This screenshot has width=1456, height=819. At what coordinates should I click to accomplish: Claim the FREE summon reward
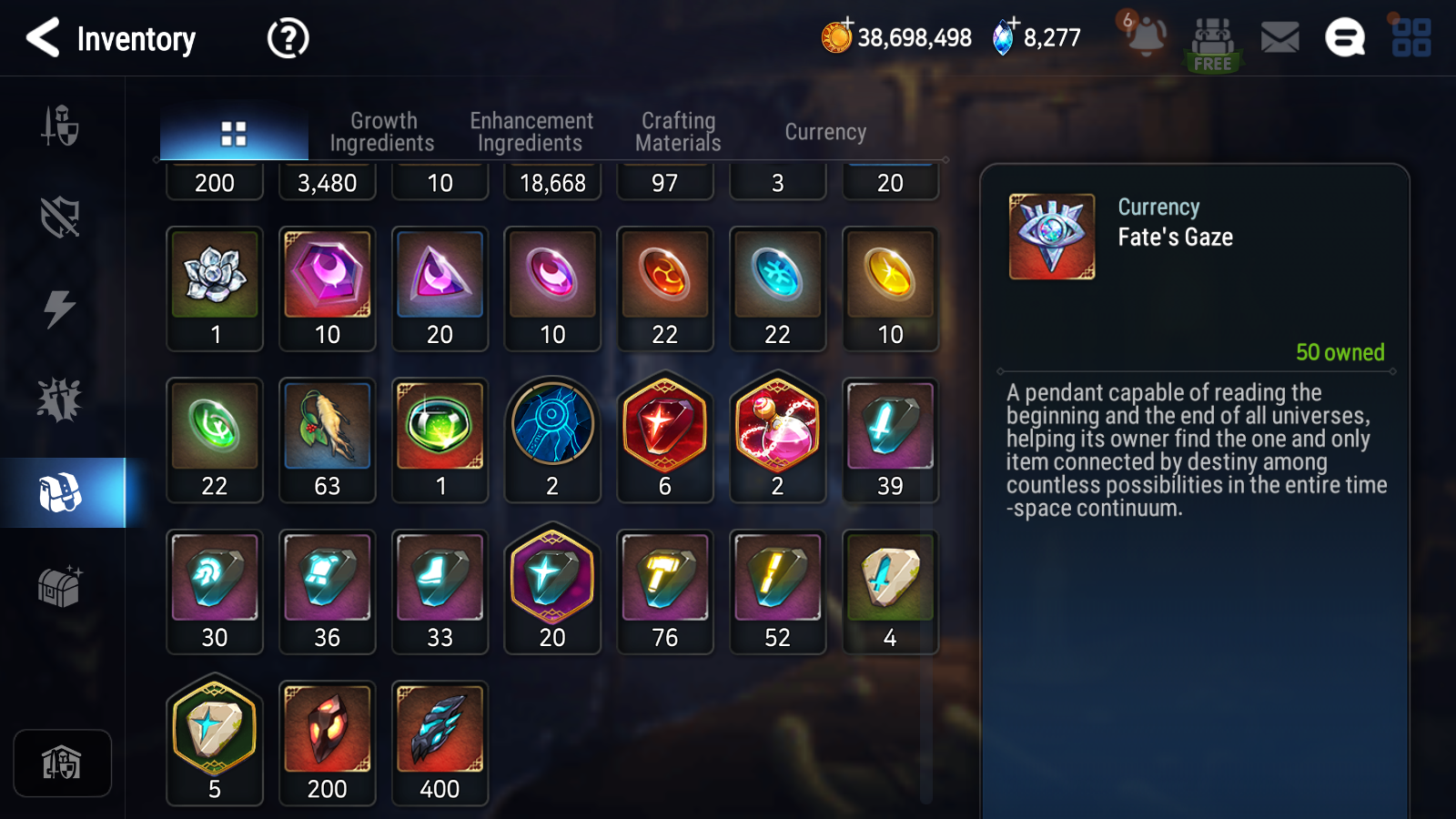(1212, 44)
